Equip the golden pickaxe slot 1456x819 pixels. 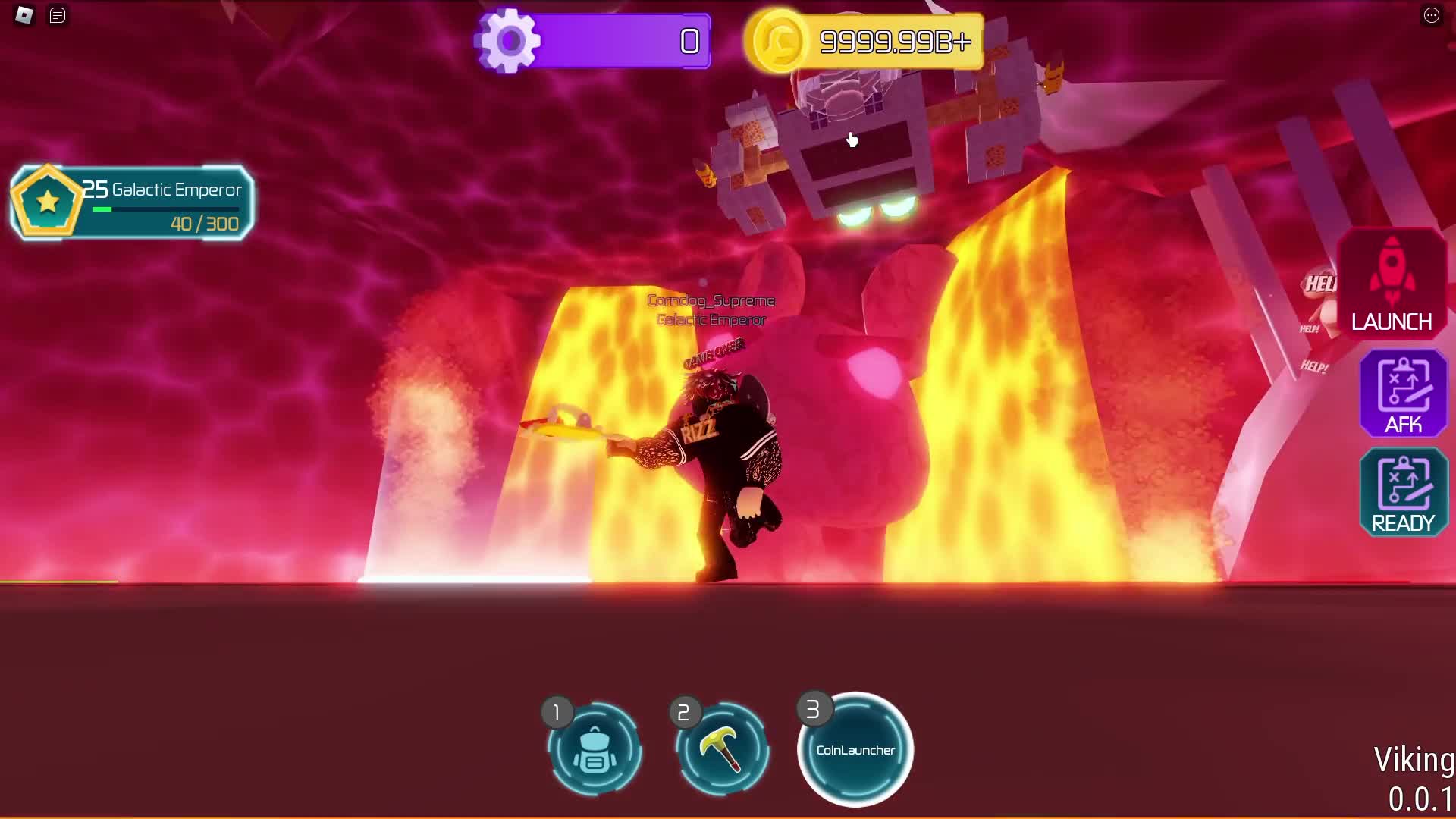[722, 750]
